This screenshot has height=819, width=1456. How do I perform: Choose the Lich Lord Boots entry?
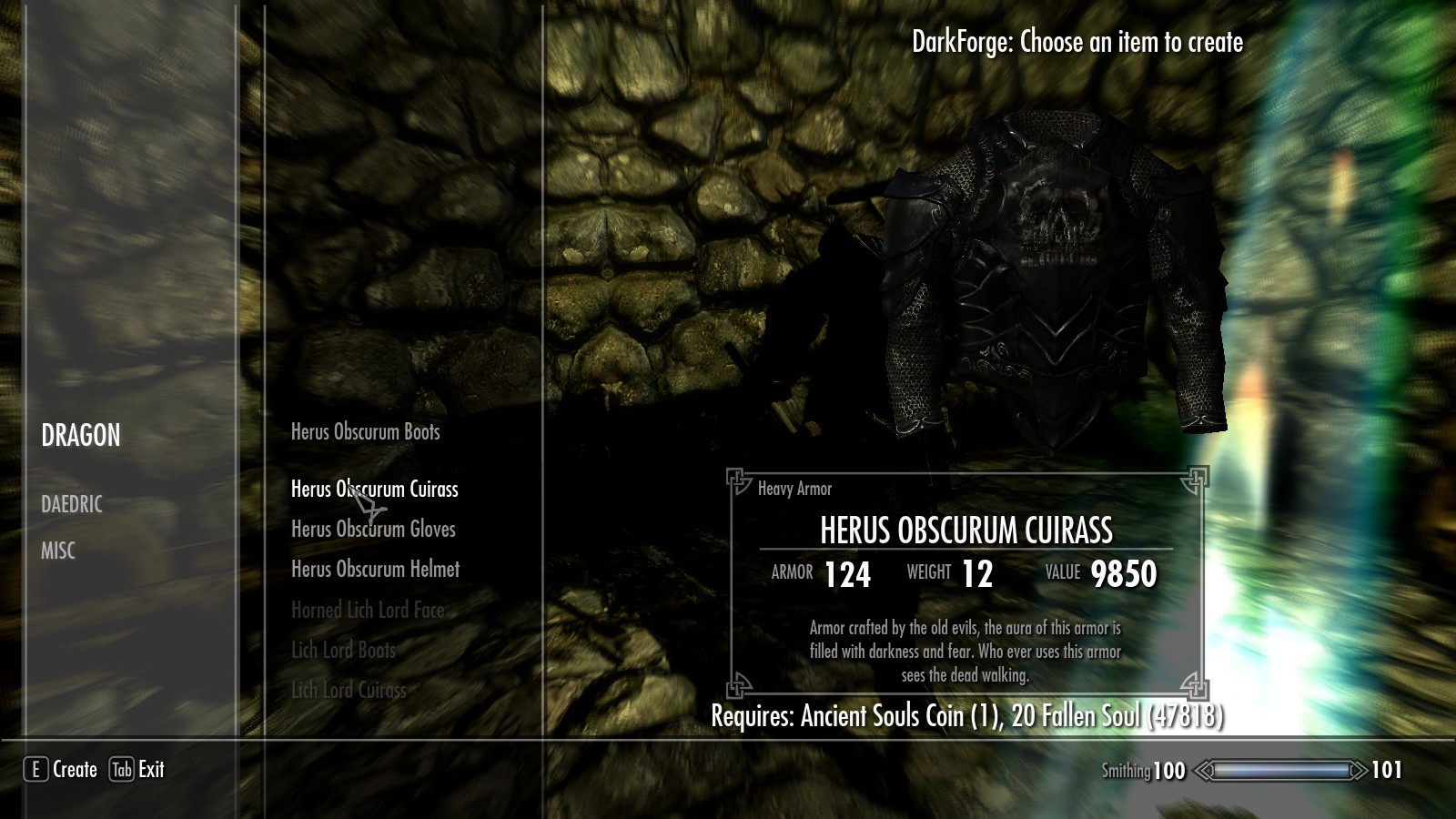coord(343,651)
